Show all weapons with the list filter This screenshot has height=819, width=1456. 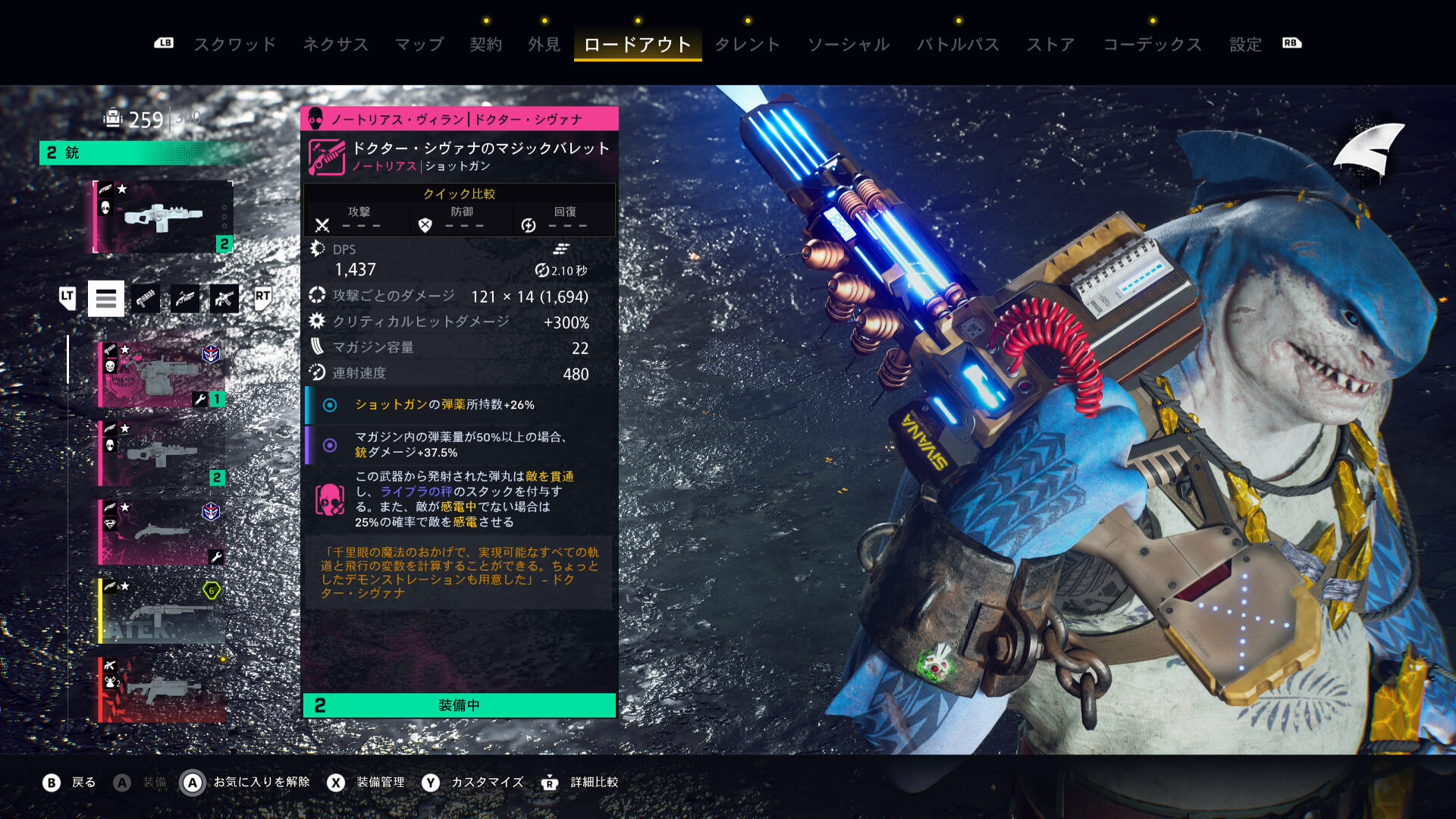click(x=106, y=299)
